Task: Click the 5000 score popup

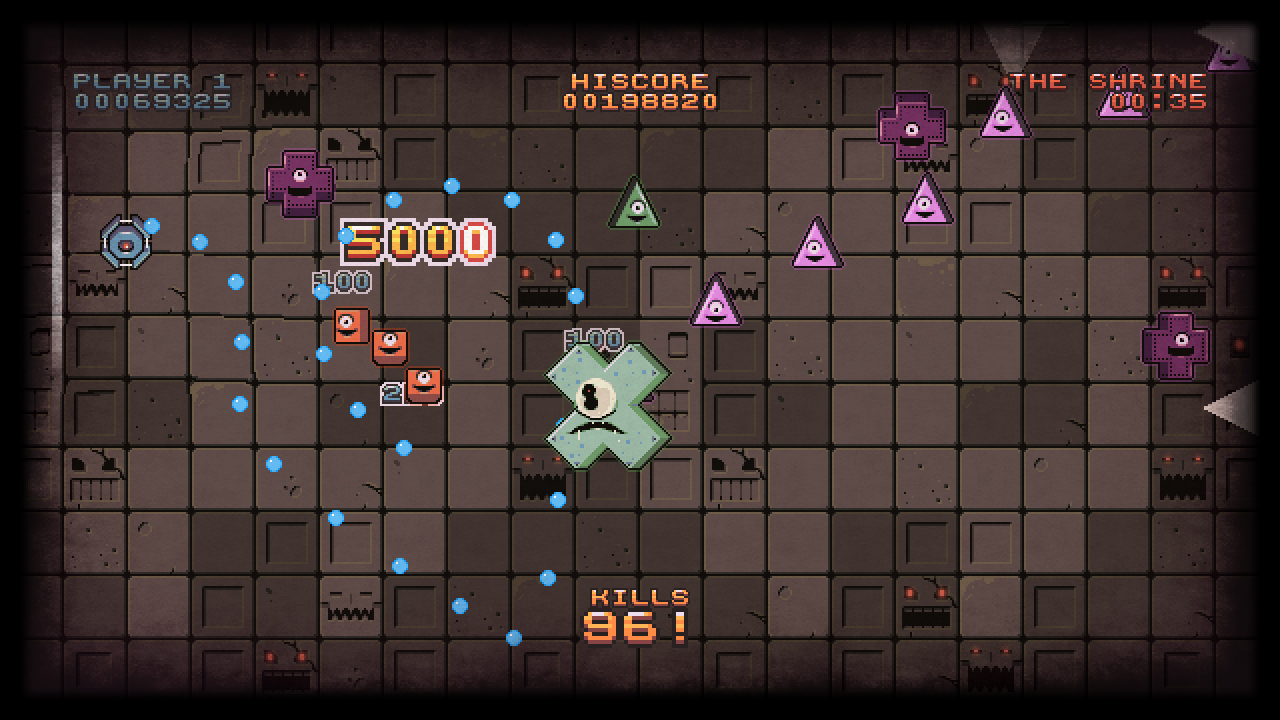Action: [x=418, y=240]
